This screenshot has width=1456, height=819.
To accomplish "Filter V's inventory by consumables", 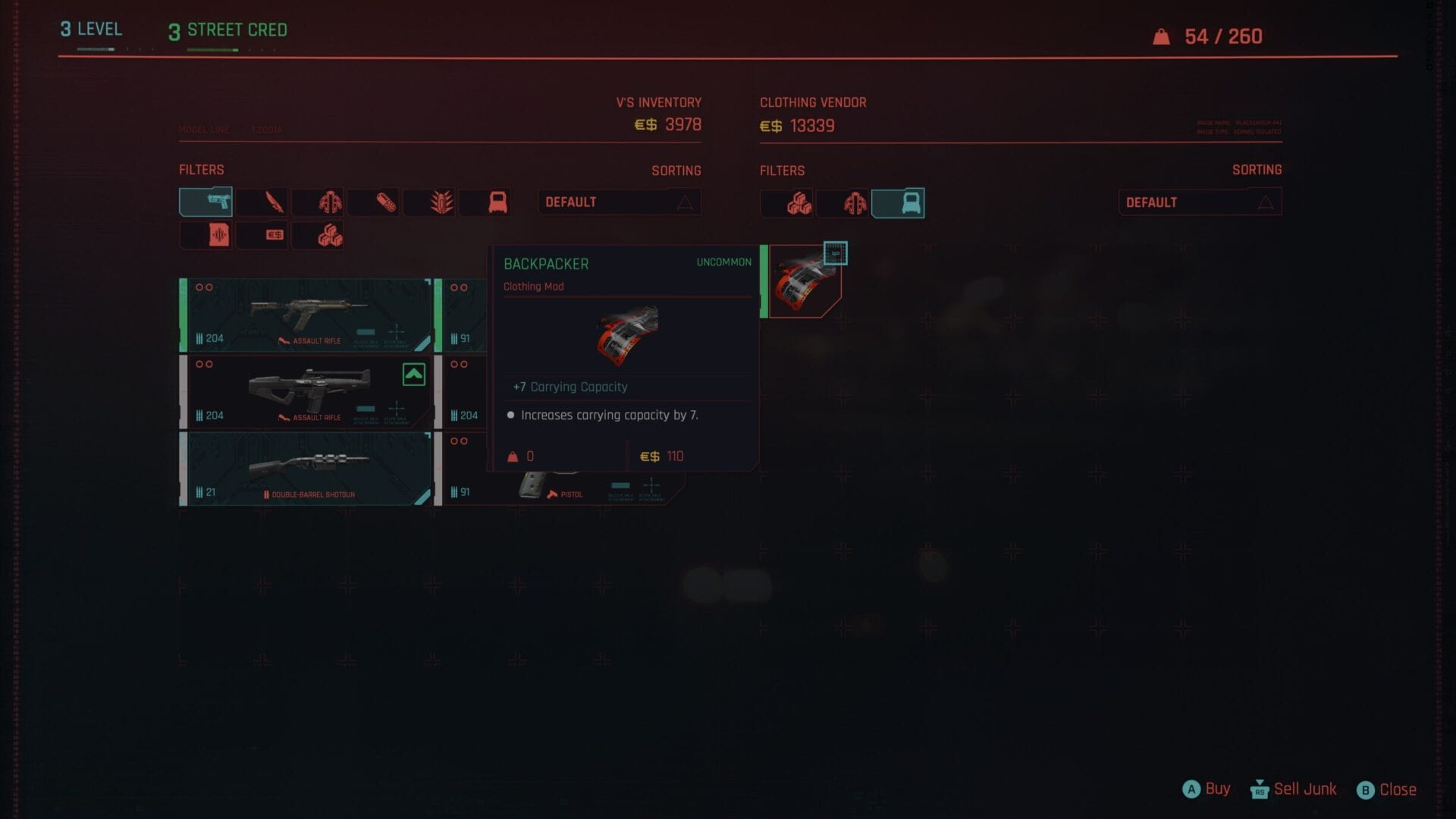I will 373,202.
